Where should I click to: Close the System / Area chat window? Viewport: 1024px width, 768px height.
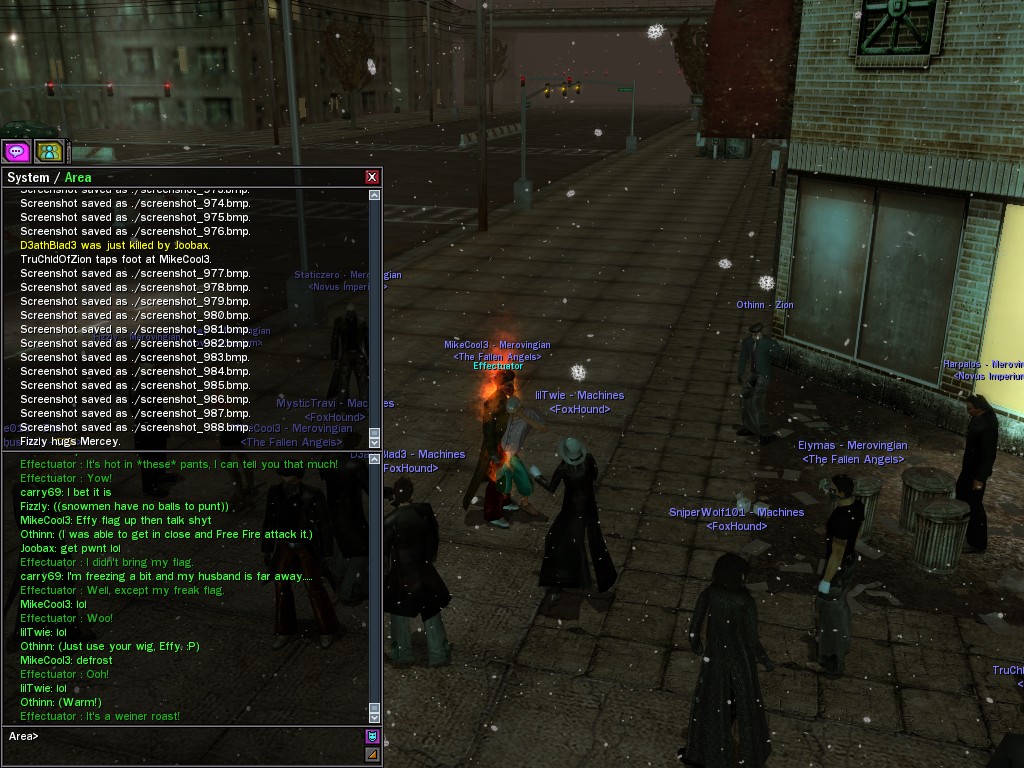click(372, 177)
